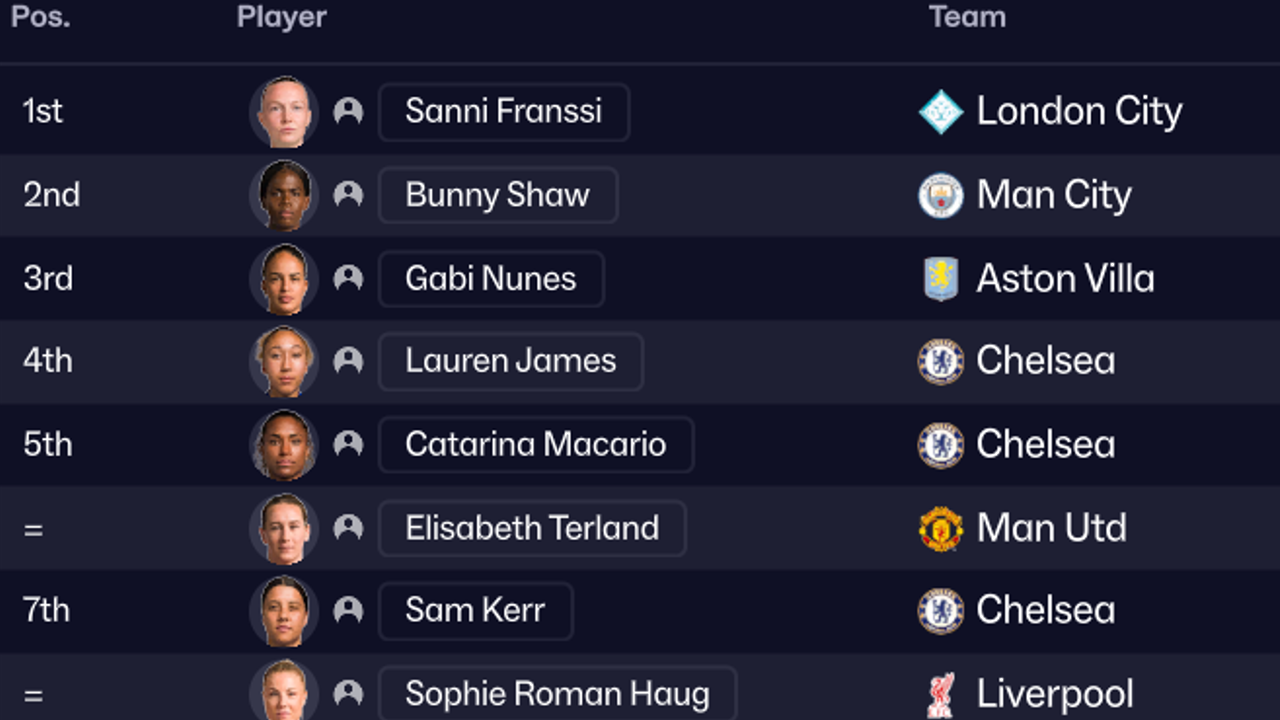Click the Lauren James name field
This screenshot has width=1280, height=720.
(x=510, y=361)
